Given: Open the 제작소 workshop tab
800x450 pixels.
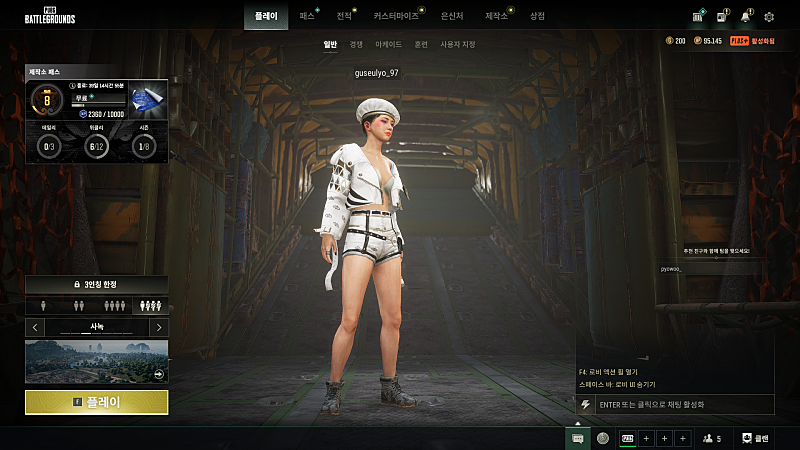Looking at the screenshot, I should 496,16.
